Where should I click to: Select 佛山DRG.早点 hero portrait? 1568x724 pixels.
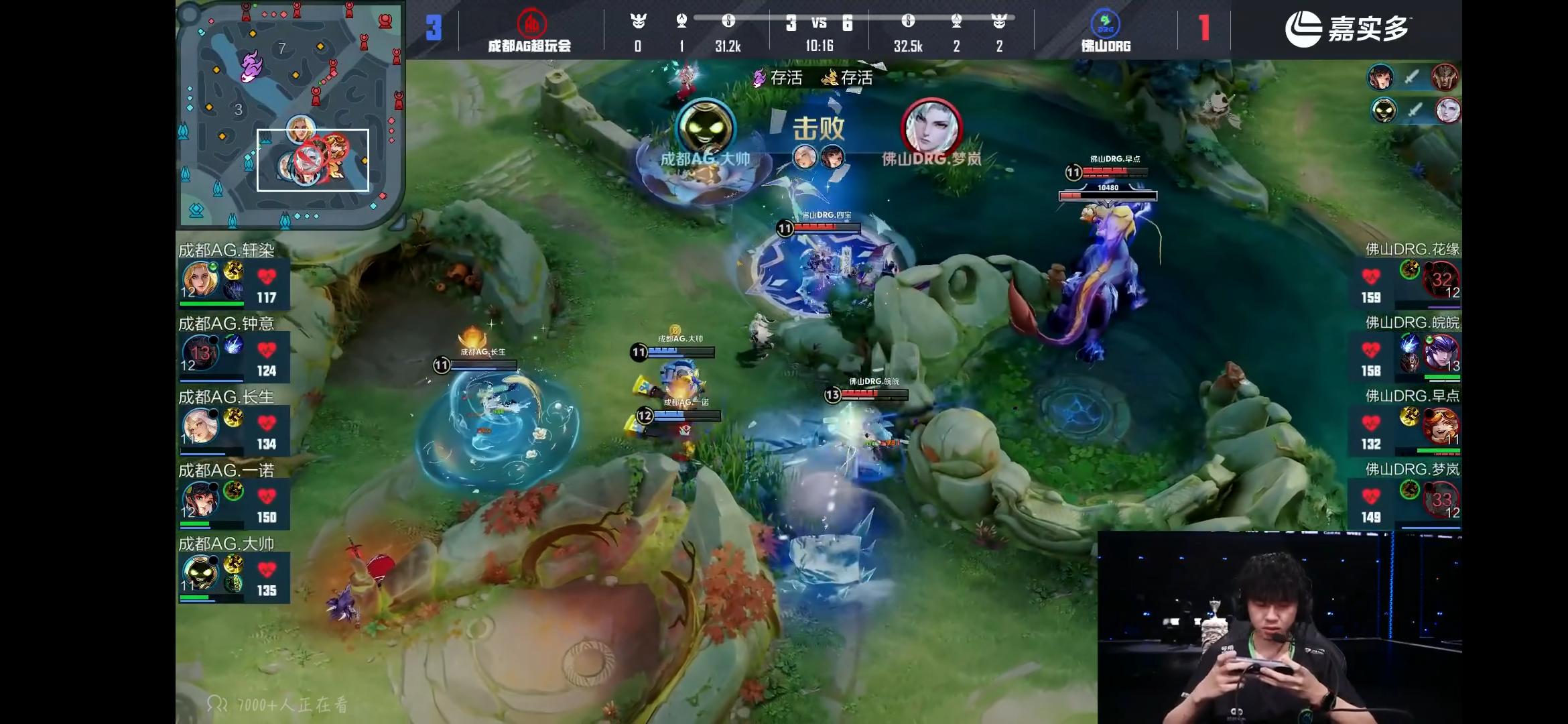point(1441,426)
